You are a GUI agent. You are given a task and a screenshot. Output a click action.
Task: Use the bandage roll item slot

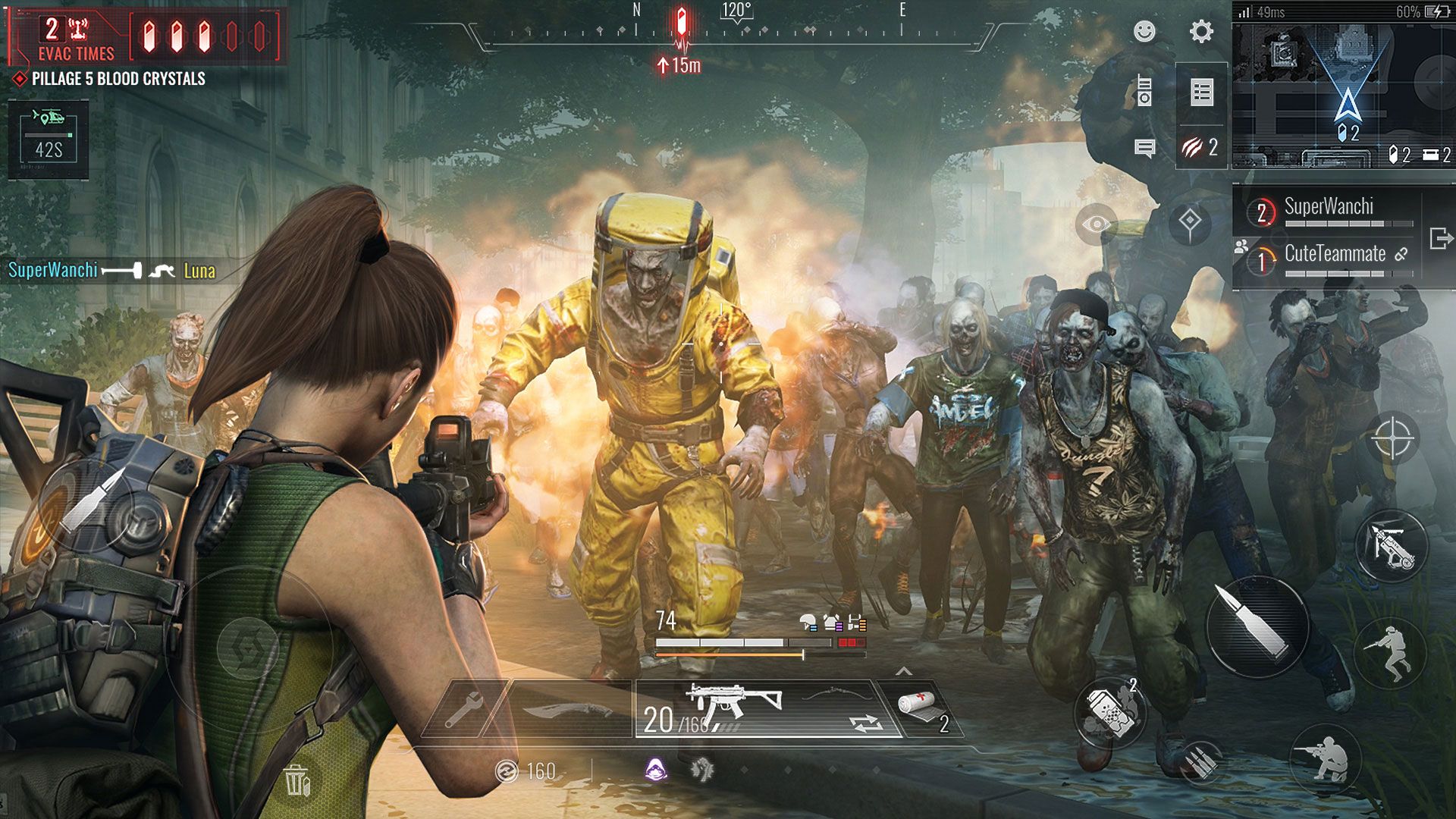923,710
